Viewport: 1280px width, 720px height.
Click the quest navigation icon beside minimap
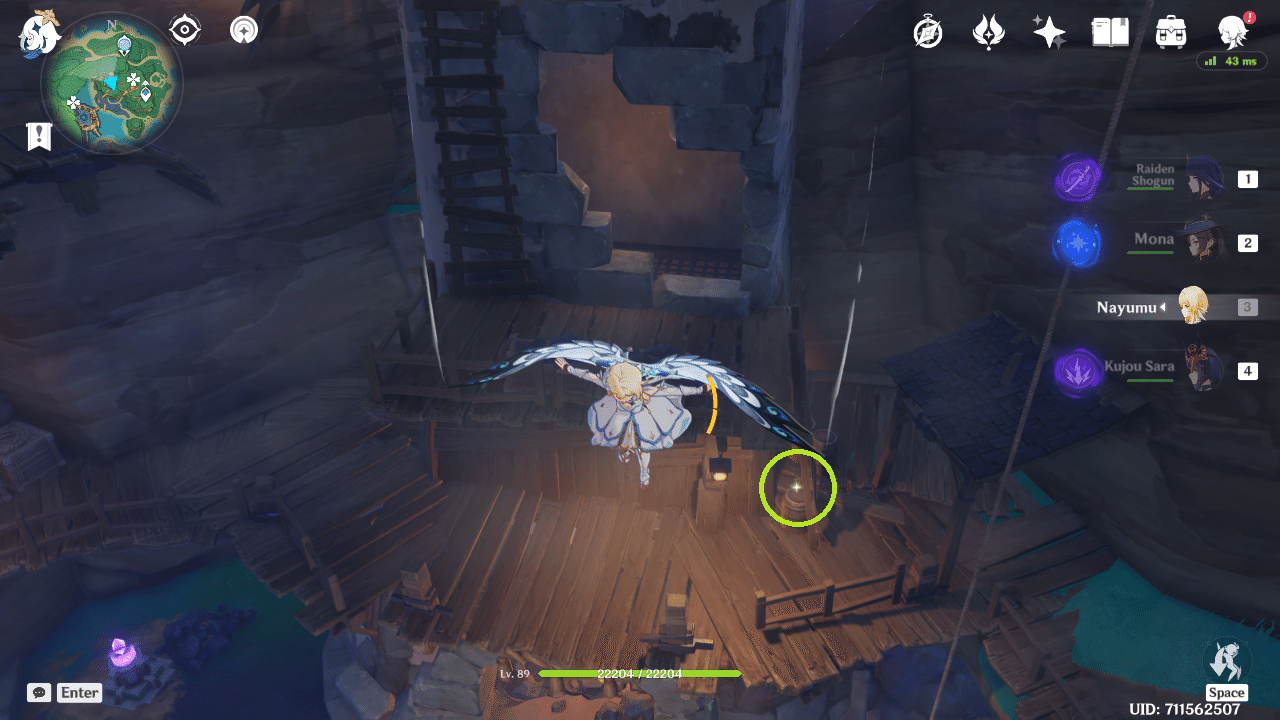click(243, 29)
